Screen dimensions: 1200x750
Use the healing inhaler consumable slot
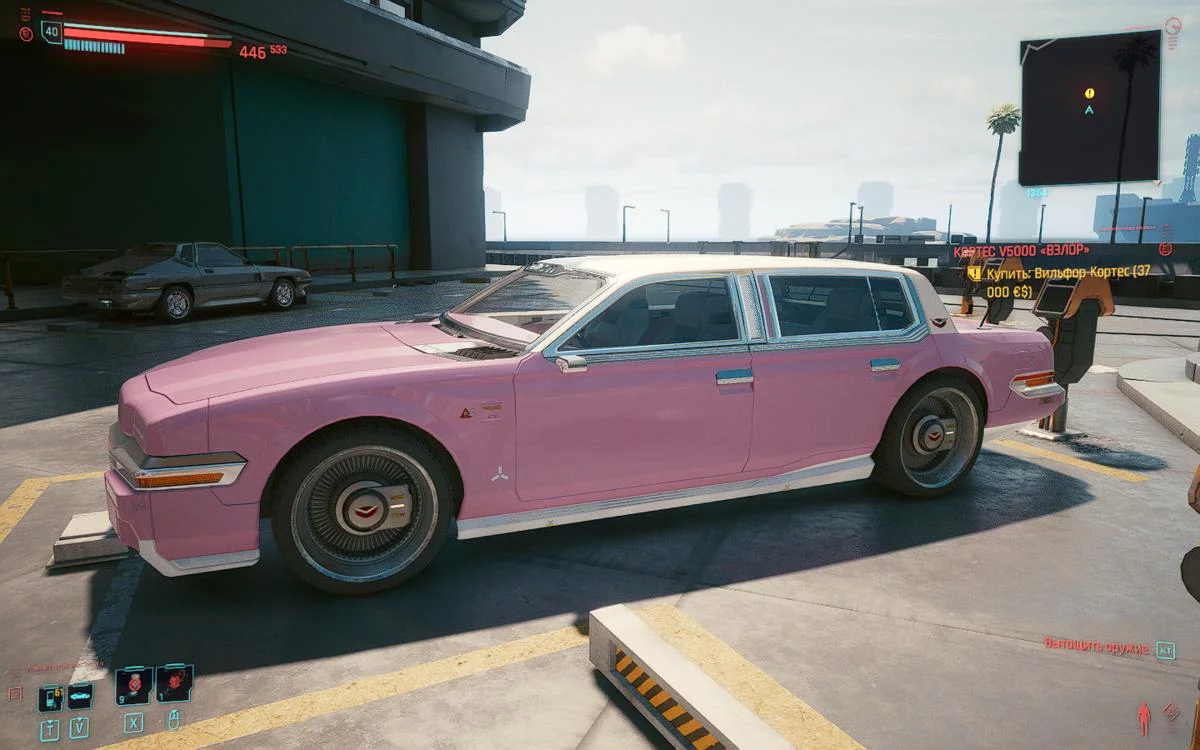[134, 686]
